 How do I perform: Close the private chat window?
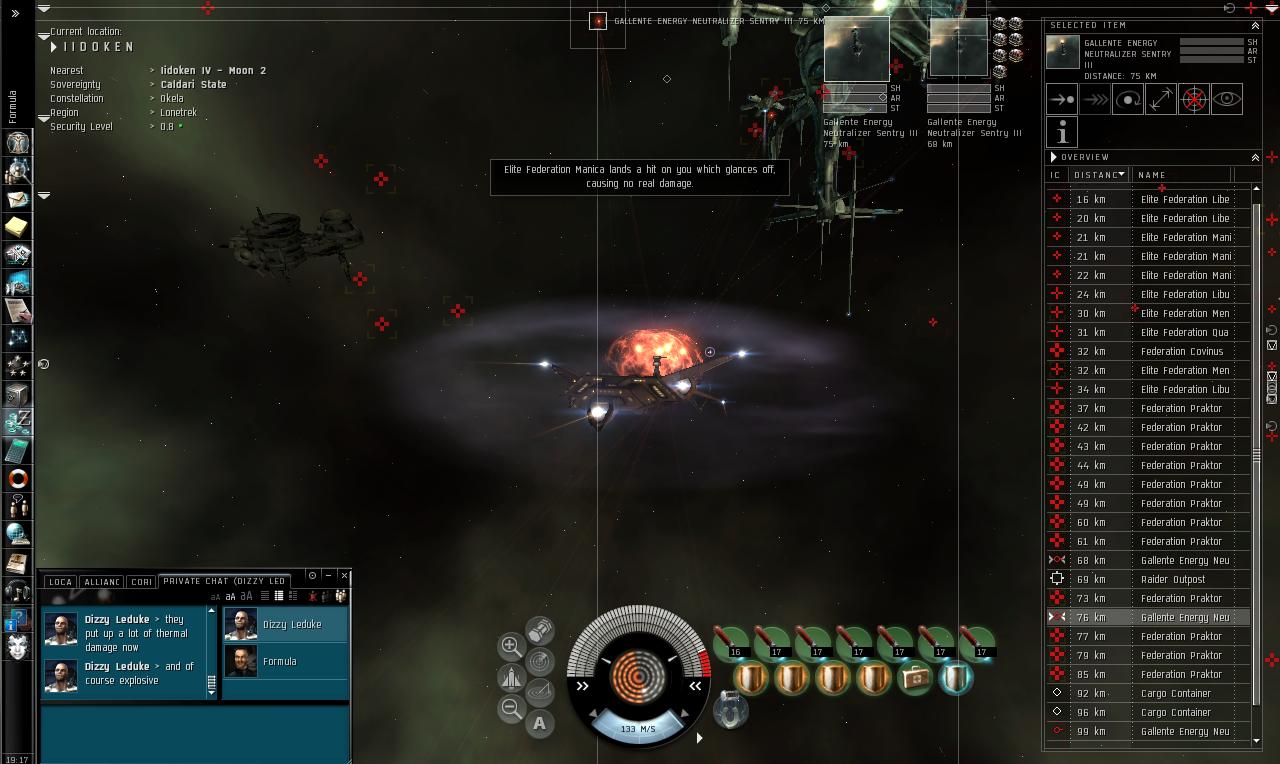point(344,575)
